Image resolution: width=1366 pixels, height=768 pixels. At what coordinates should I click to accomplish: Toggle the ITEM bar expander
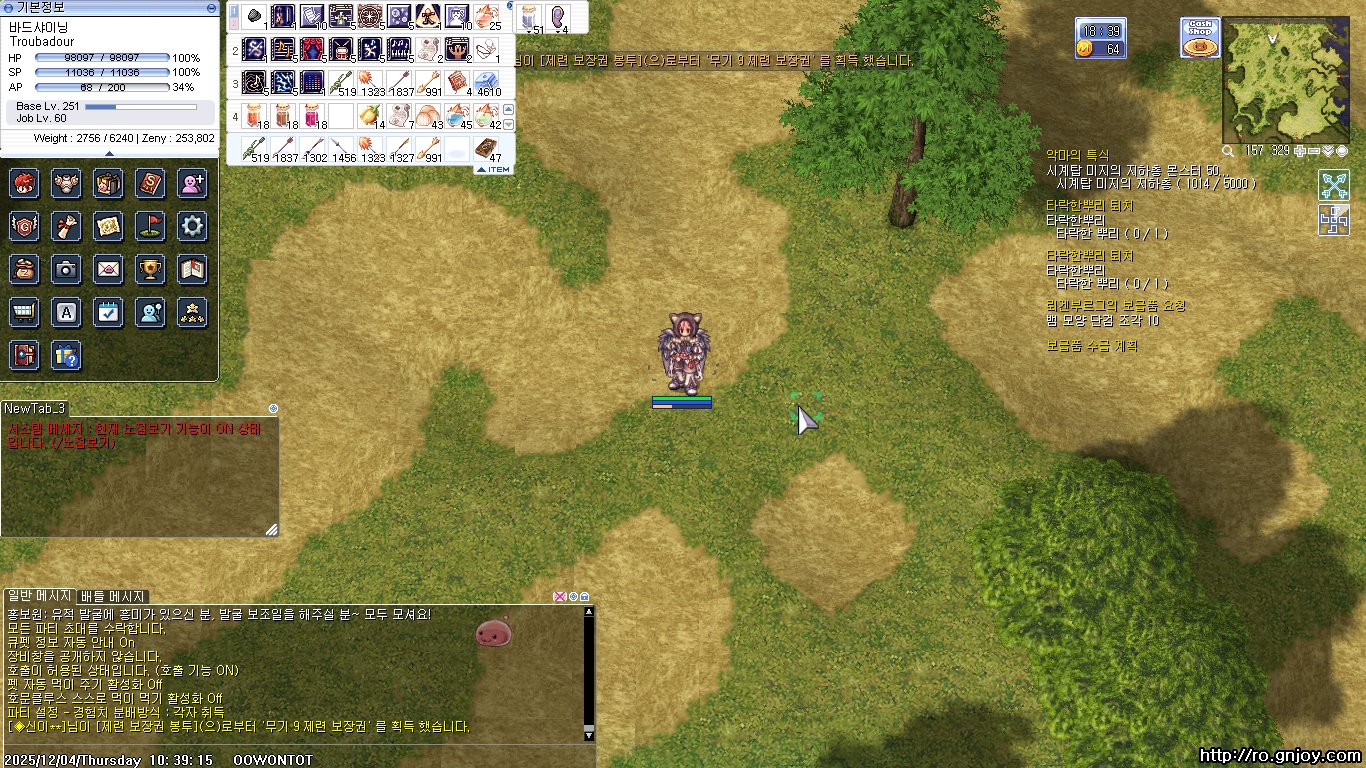pos(493,170)
